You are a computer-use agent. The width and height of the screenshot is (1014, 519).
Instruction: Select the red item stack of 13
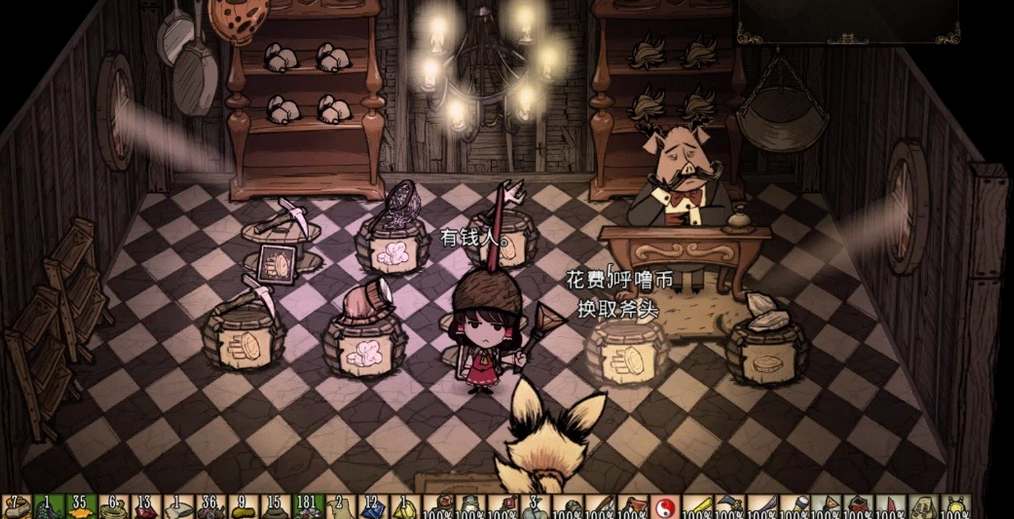[x=144, y=508]
